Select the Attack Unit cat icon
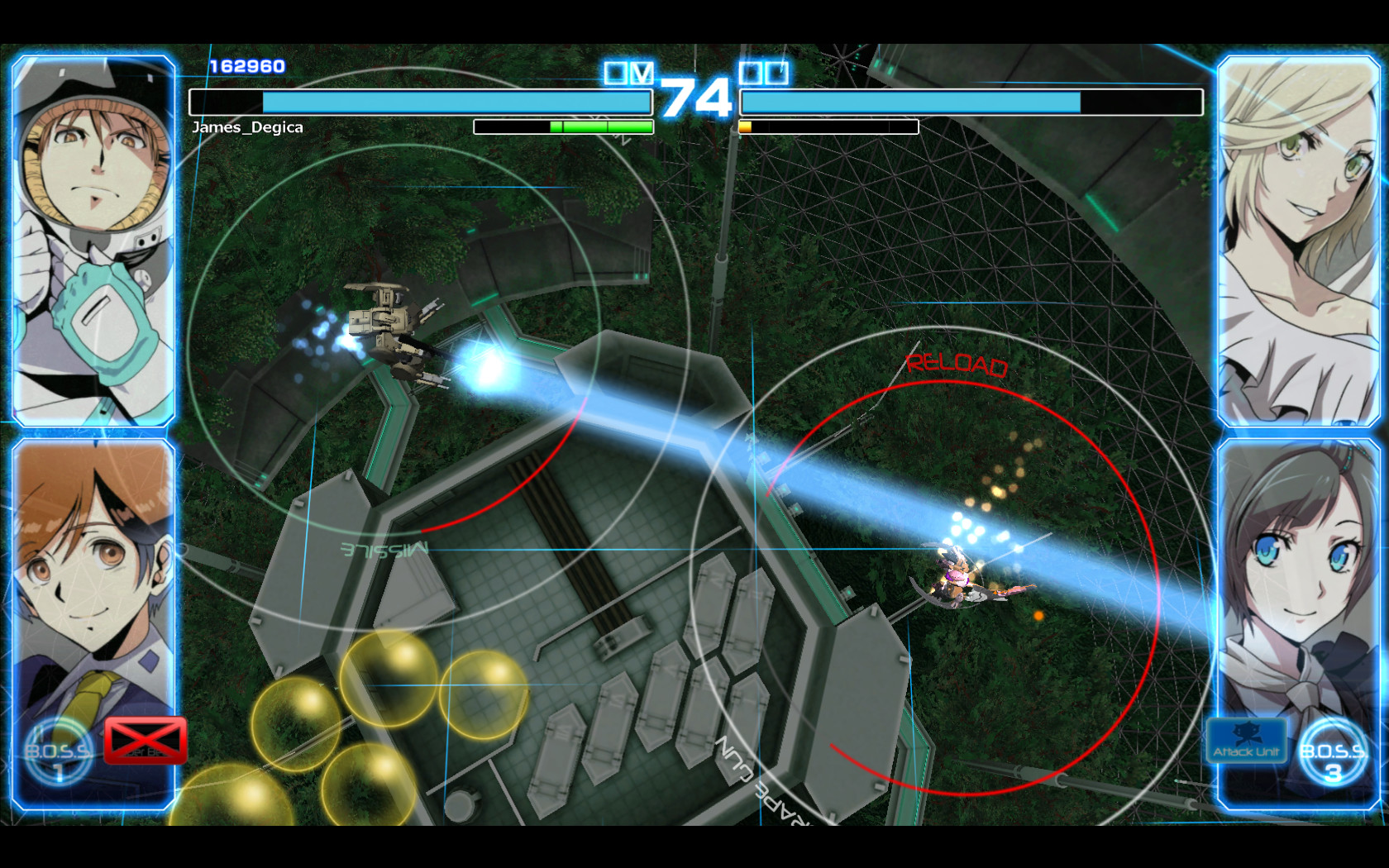 tap(1247, 741)
